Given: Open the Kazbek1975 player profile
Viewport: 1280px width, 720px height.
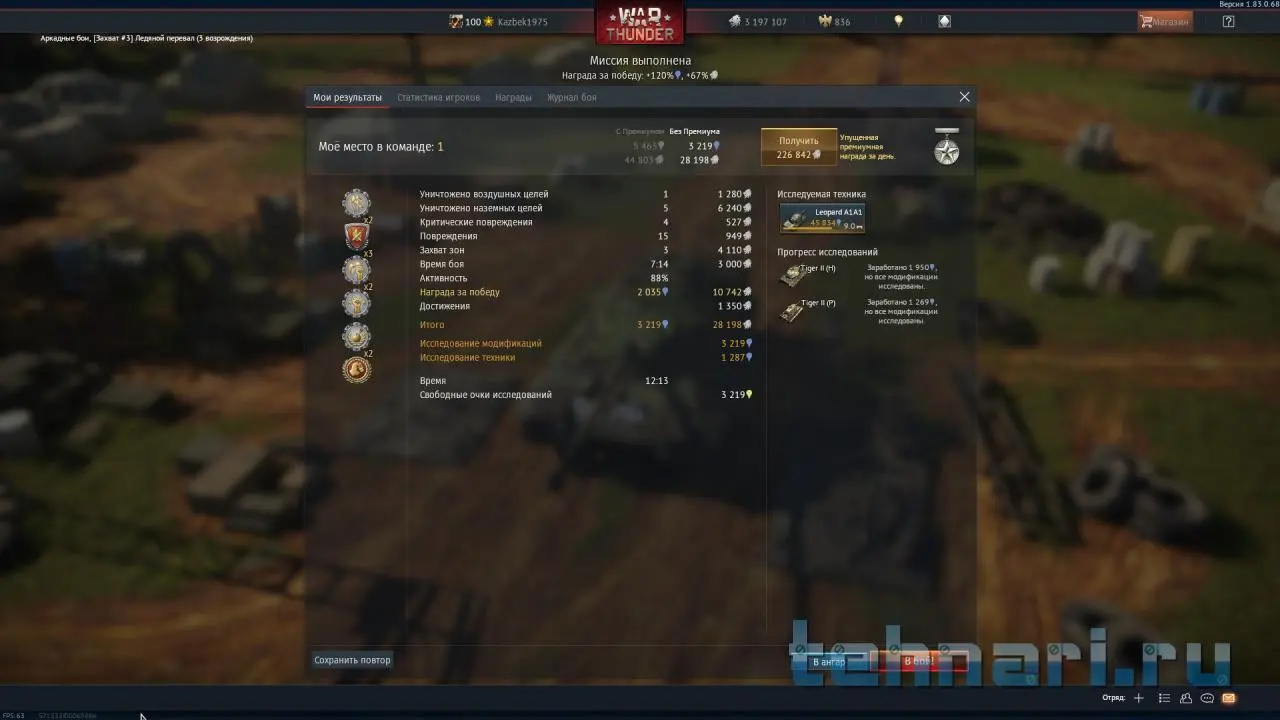Looking at the screenshot, I should 522,22.
